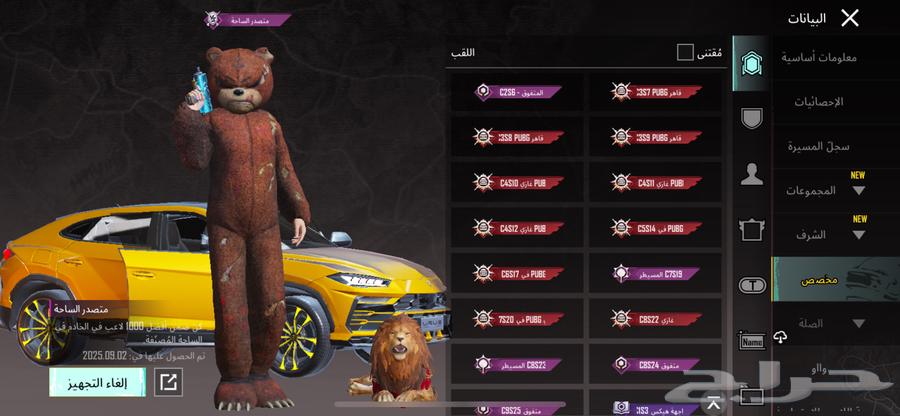Switch to the person silhouette tab

(x=751, y=175)
